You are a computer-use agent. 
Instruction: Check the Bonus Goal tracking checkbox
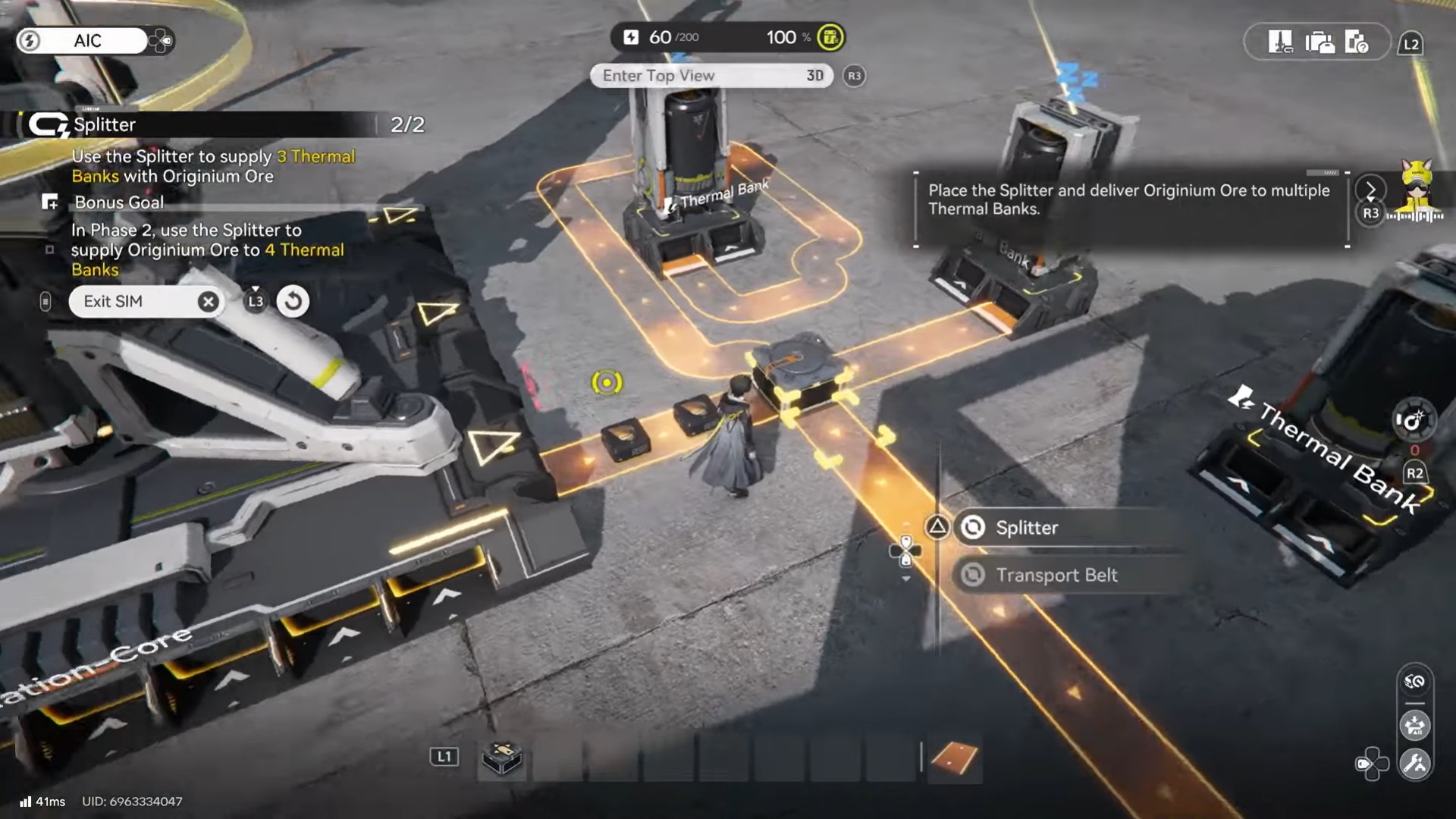50,248
